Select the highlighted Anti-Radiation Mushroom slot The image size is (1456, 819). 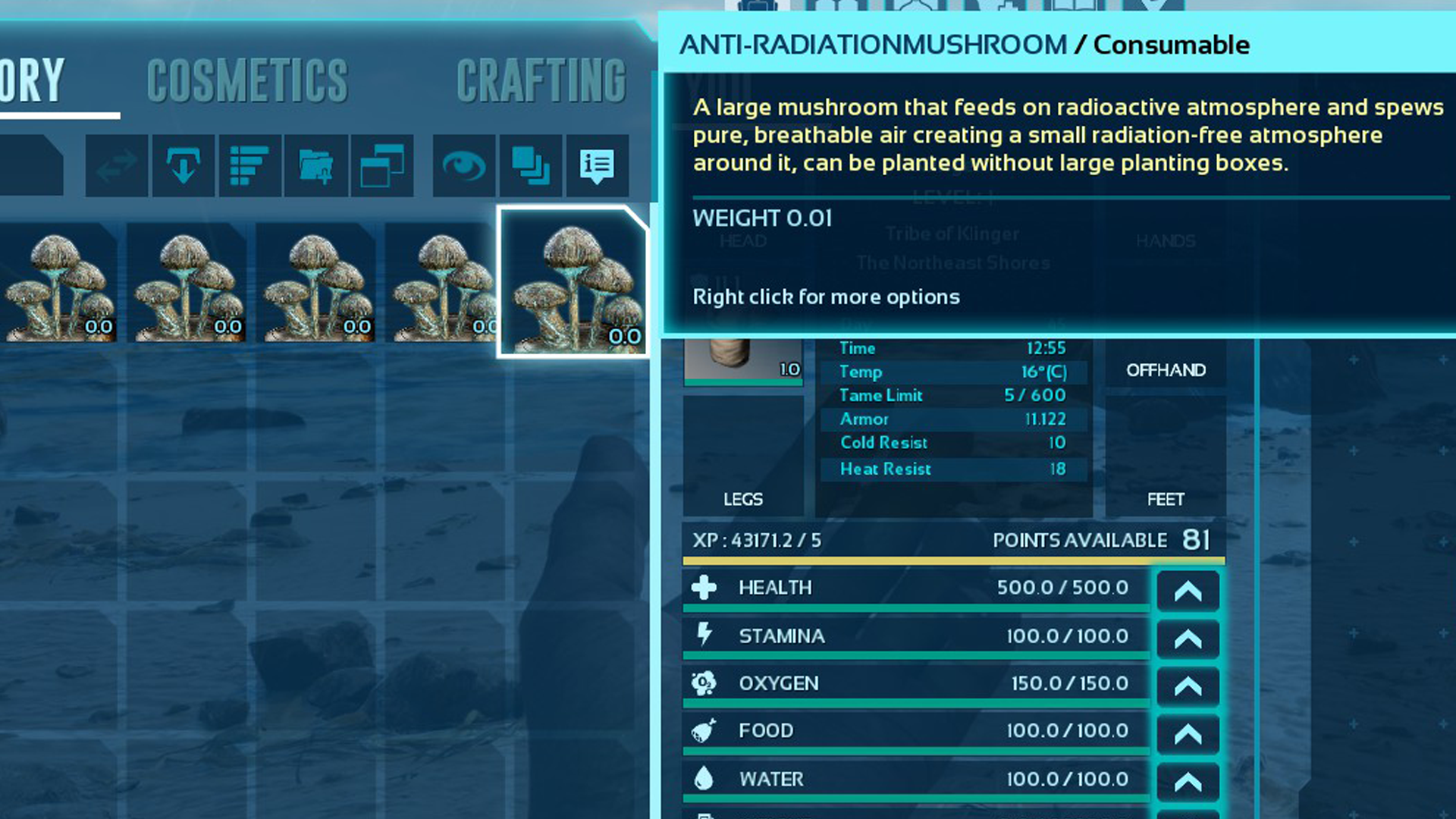click(573, 282)
